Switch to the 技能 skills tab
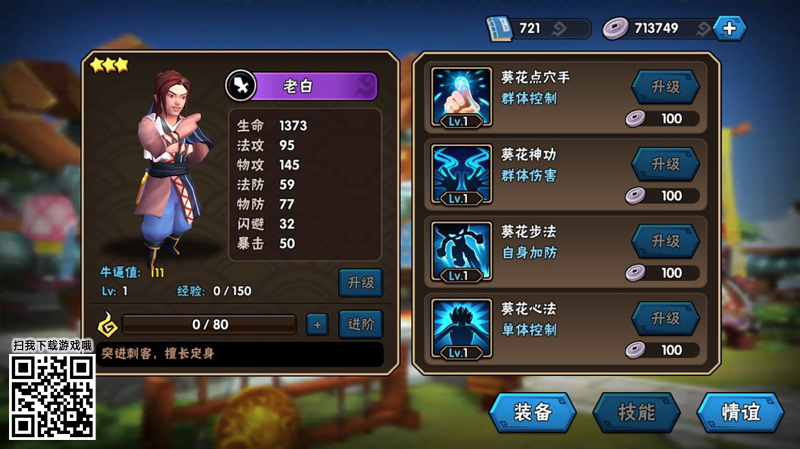The height and width of the screenshot is (449, 800). point(636,412)
